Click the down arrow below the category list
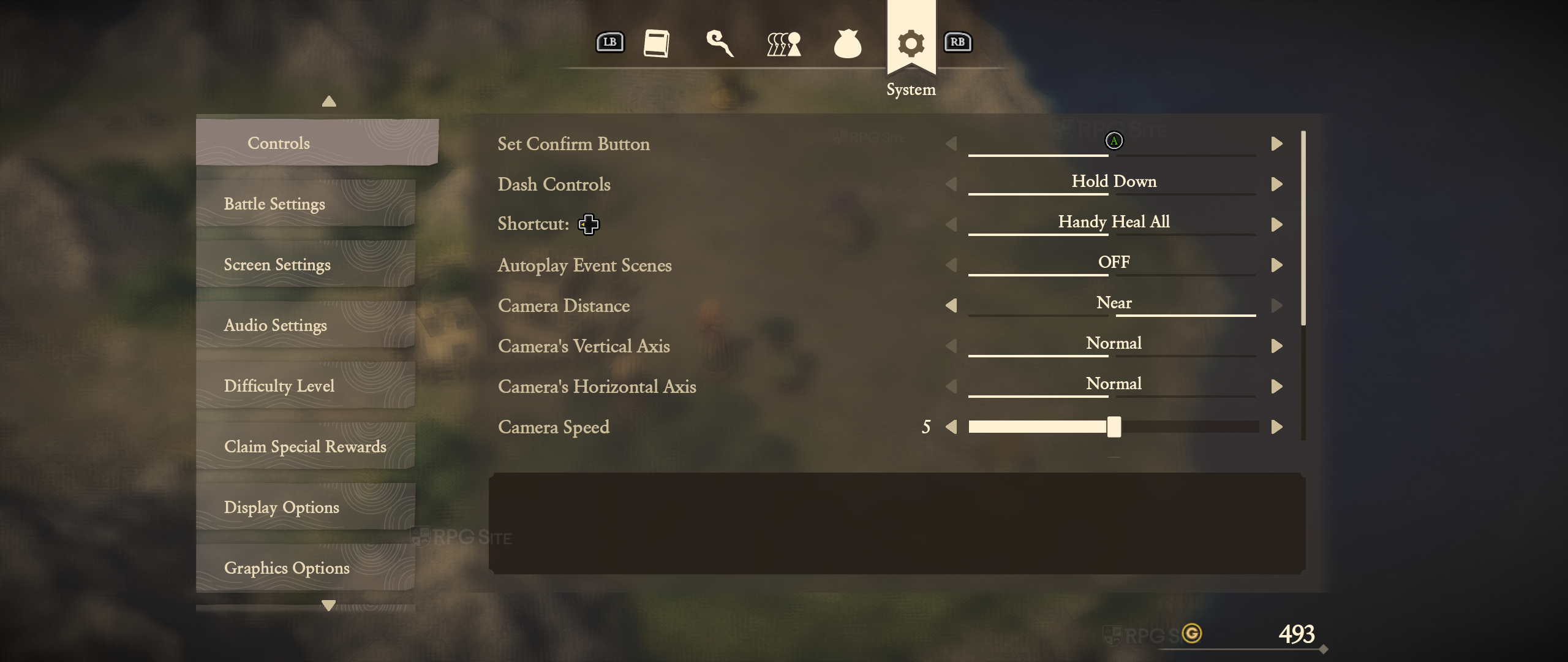Viewport: 1568px width, 662px height. pyautogui.click(x=329, y=605)
